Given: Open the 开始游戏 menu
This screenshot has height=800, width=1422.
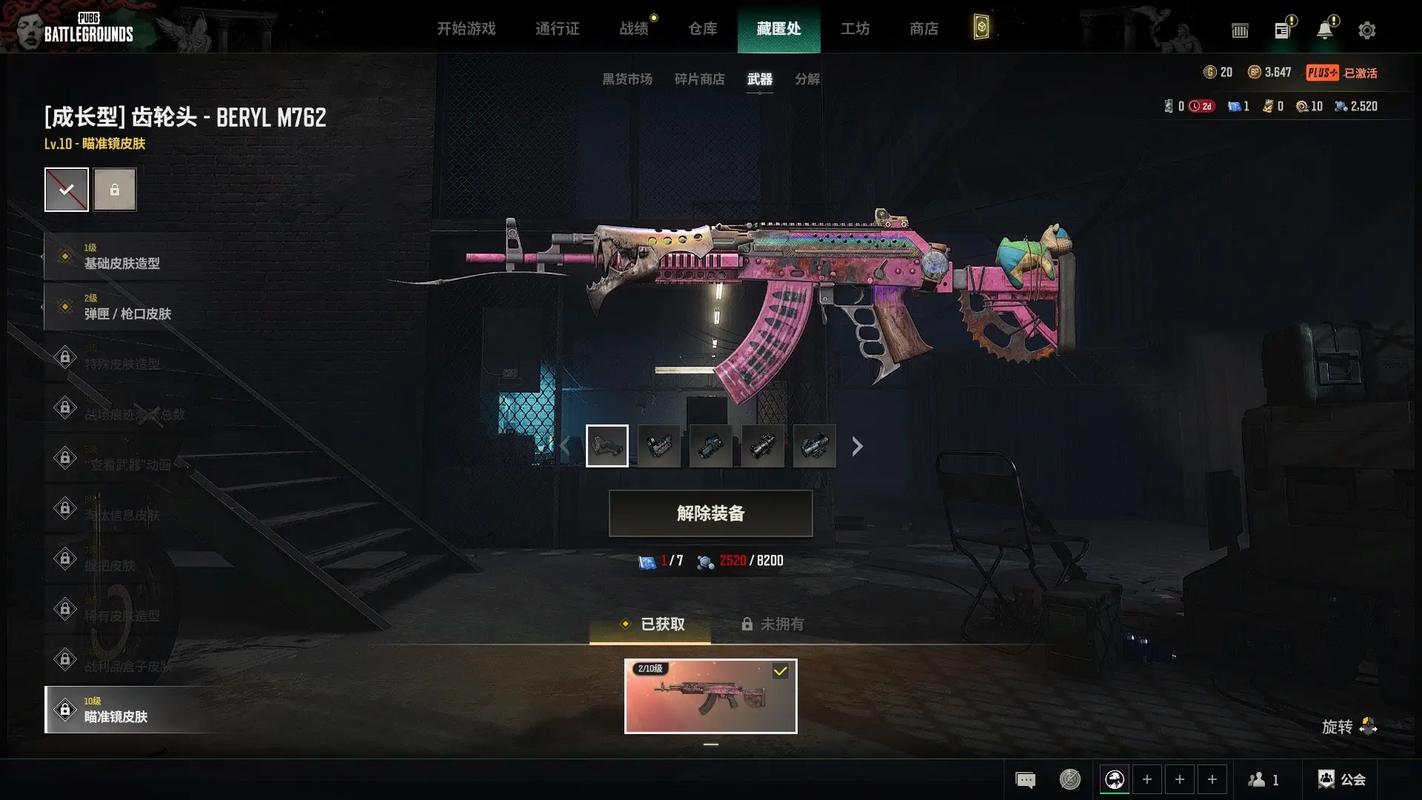Looking at the screenshot, I should click(x=466, y=29).
